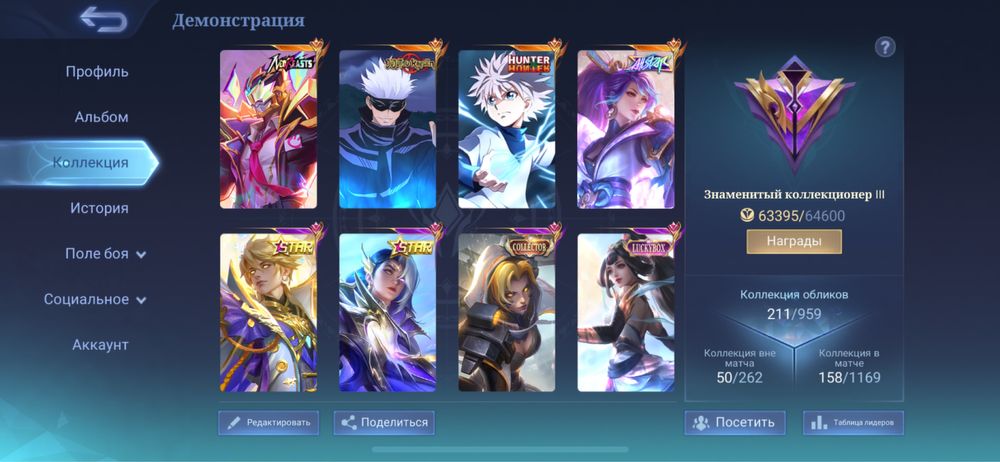Open the Аккаунт tab
The height and width of the screenshot is (462, 1000).
(100, 345)
